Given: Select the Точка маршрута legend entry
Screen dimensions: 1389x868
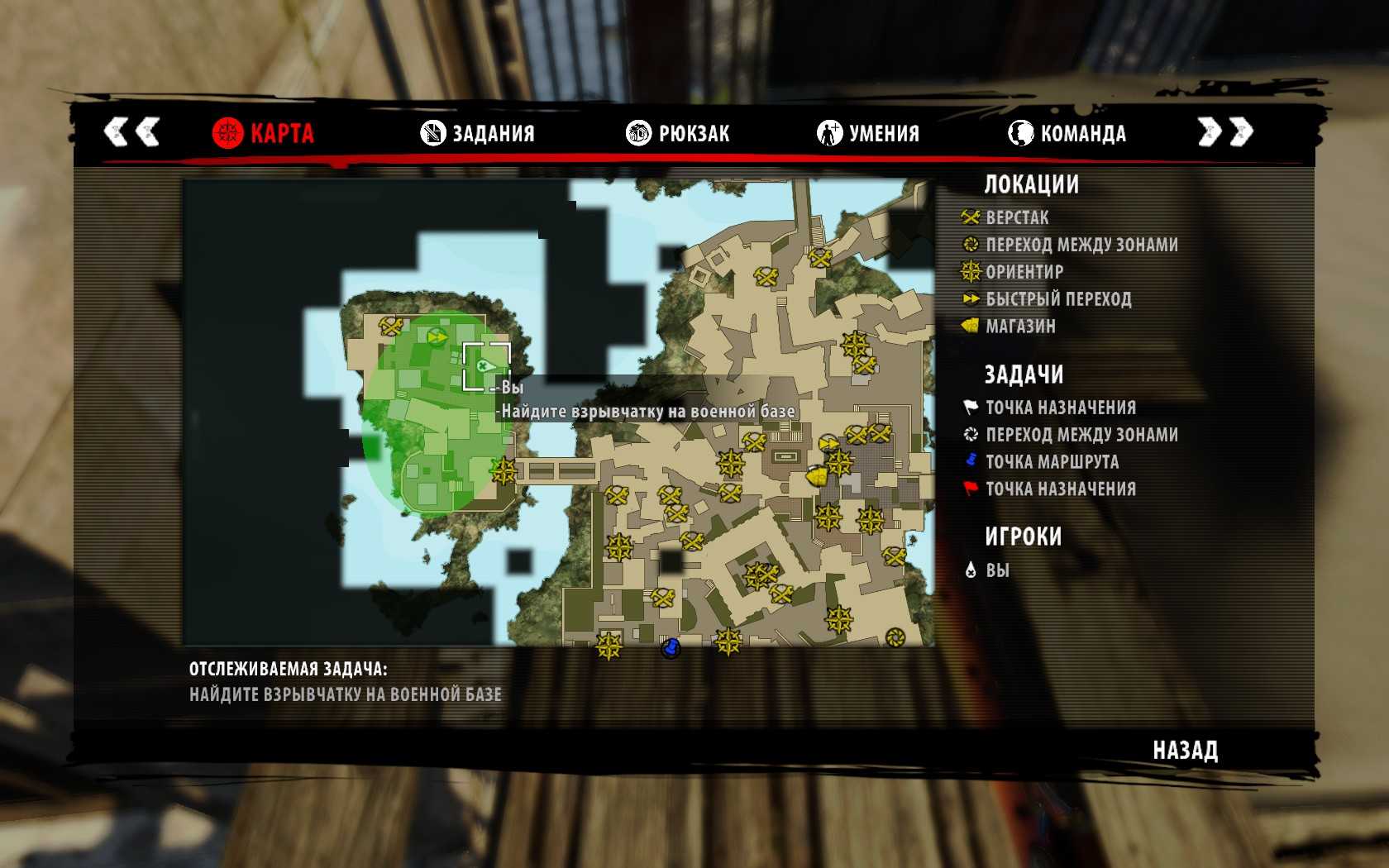Looking at the screenshot, I should pyautogui.click(x=1052, y=462).
